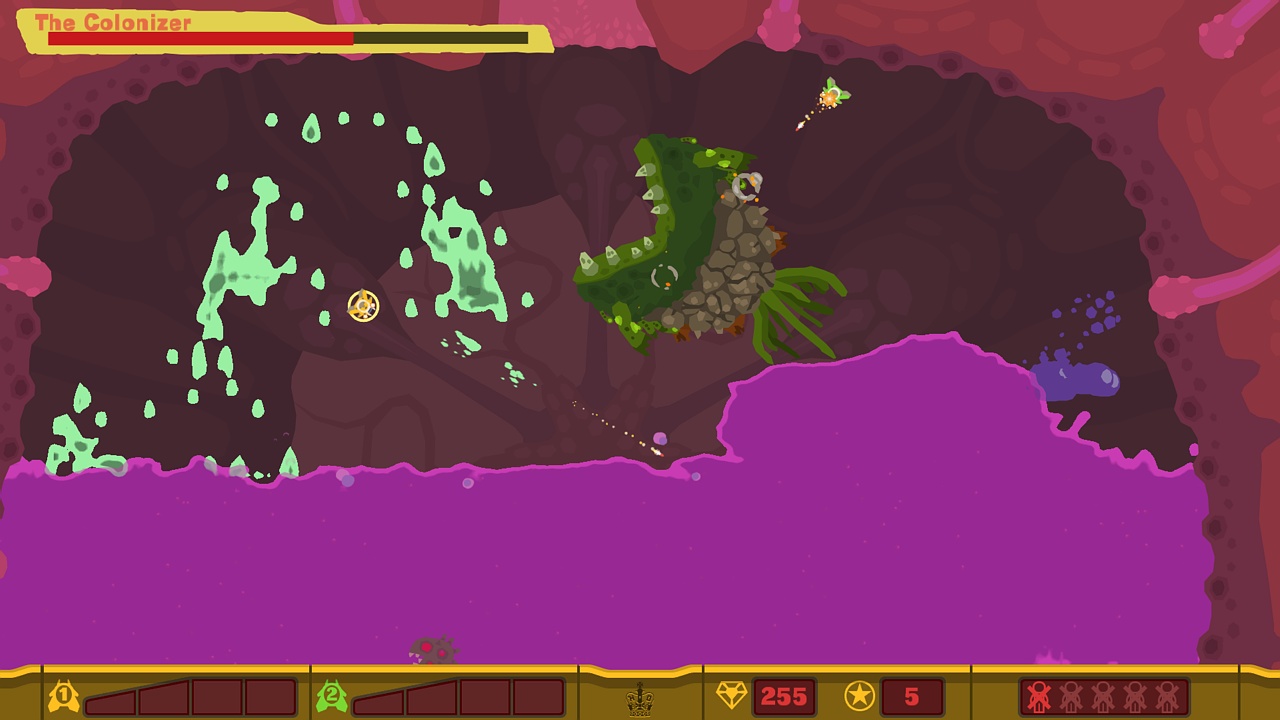Click the player ship in the cavern
The width and height of the screenshot is (1280, 720).
point(362,303)
